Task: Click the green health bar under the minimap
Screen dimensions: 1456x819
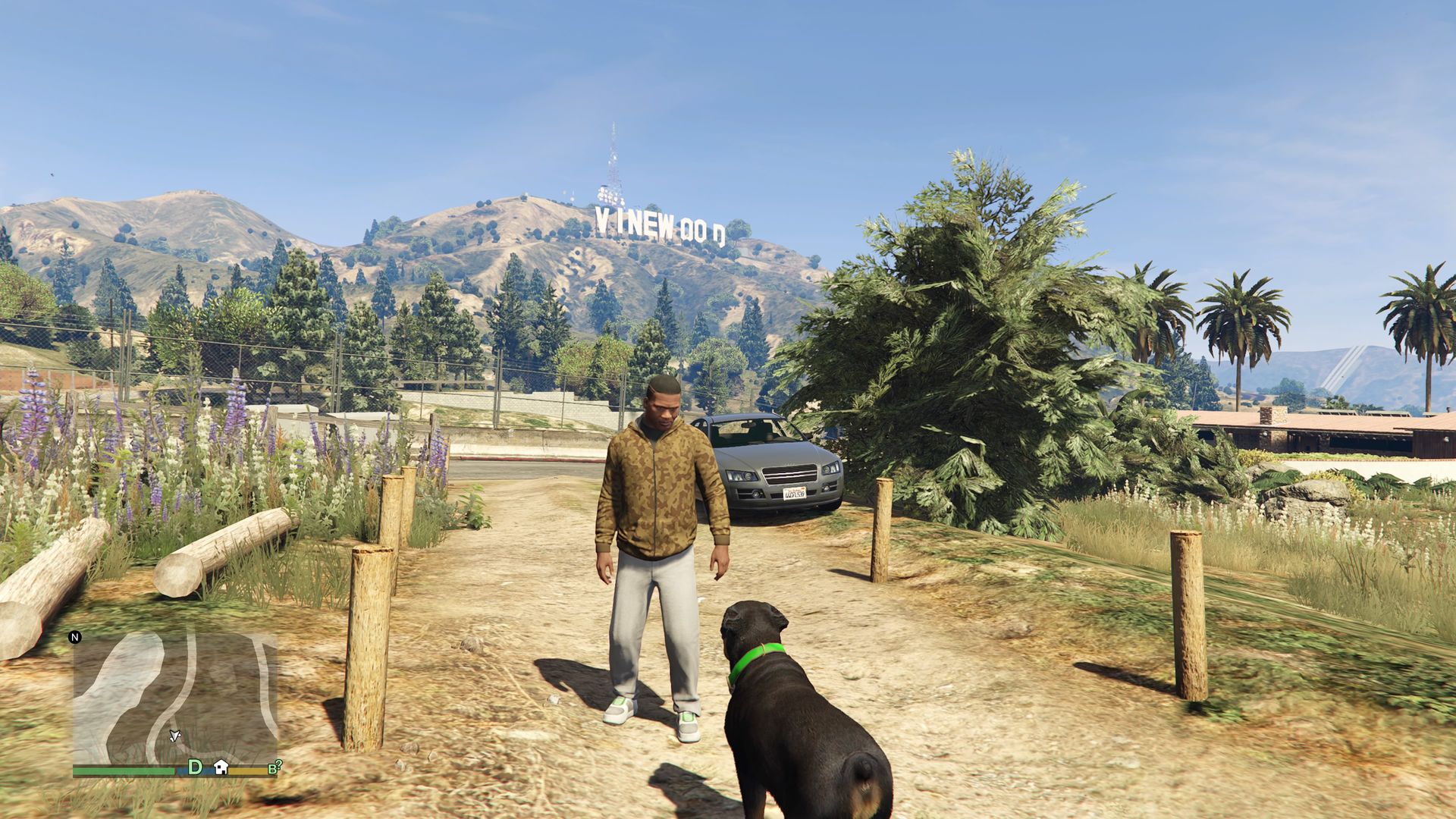Action: point(121,770)
